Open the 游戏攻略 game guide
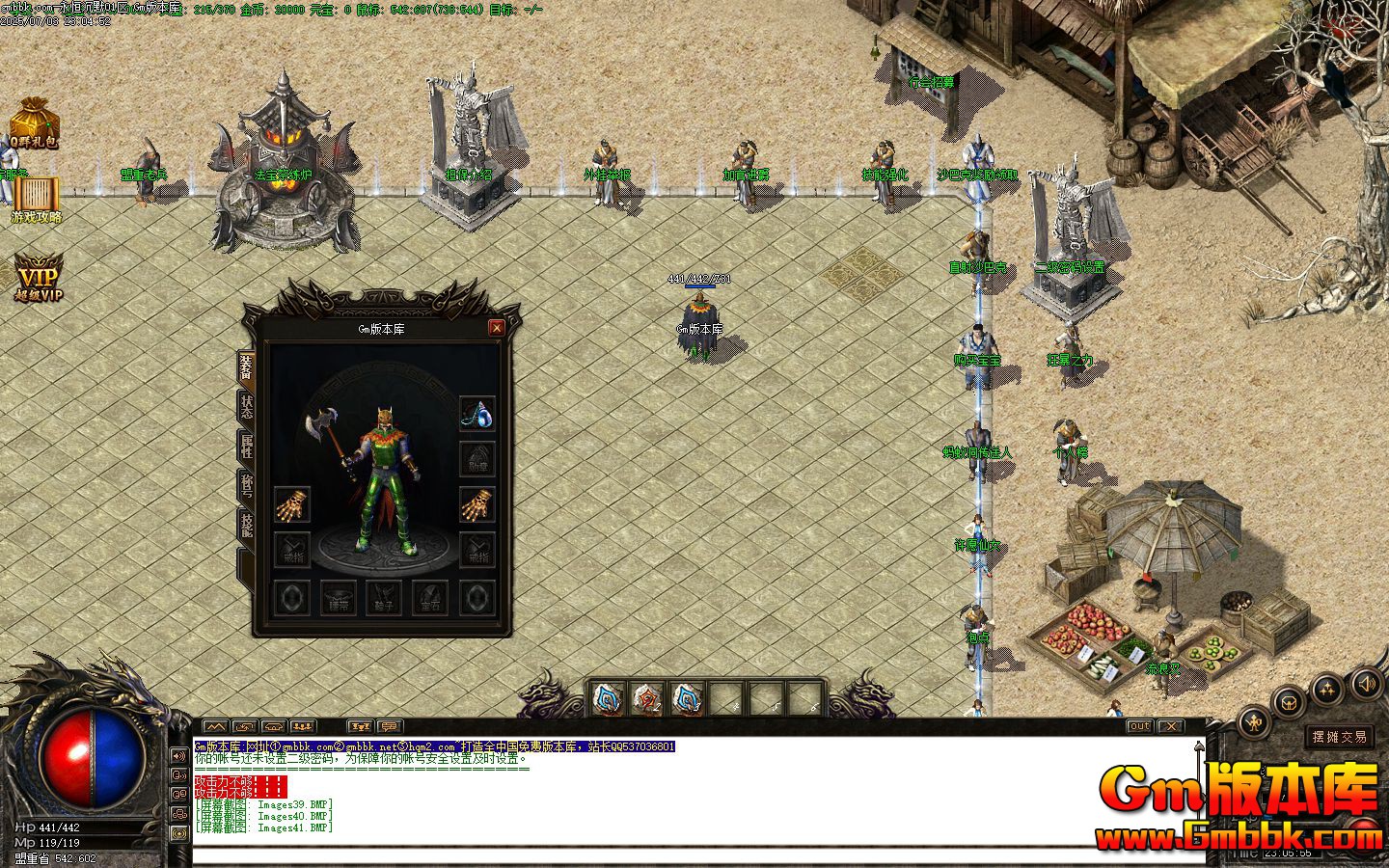The height and width of the screenshot is (868, 1389). 37,201
